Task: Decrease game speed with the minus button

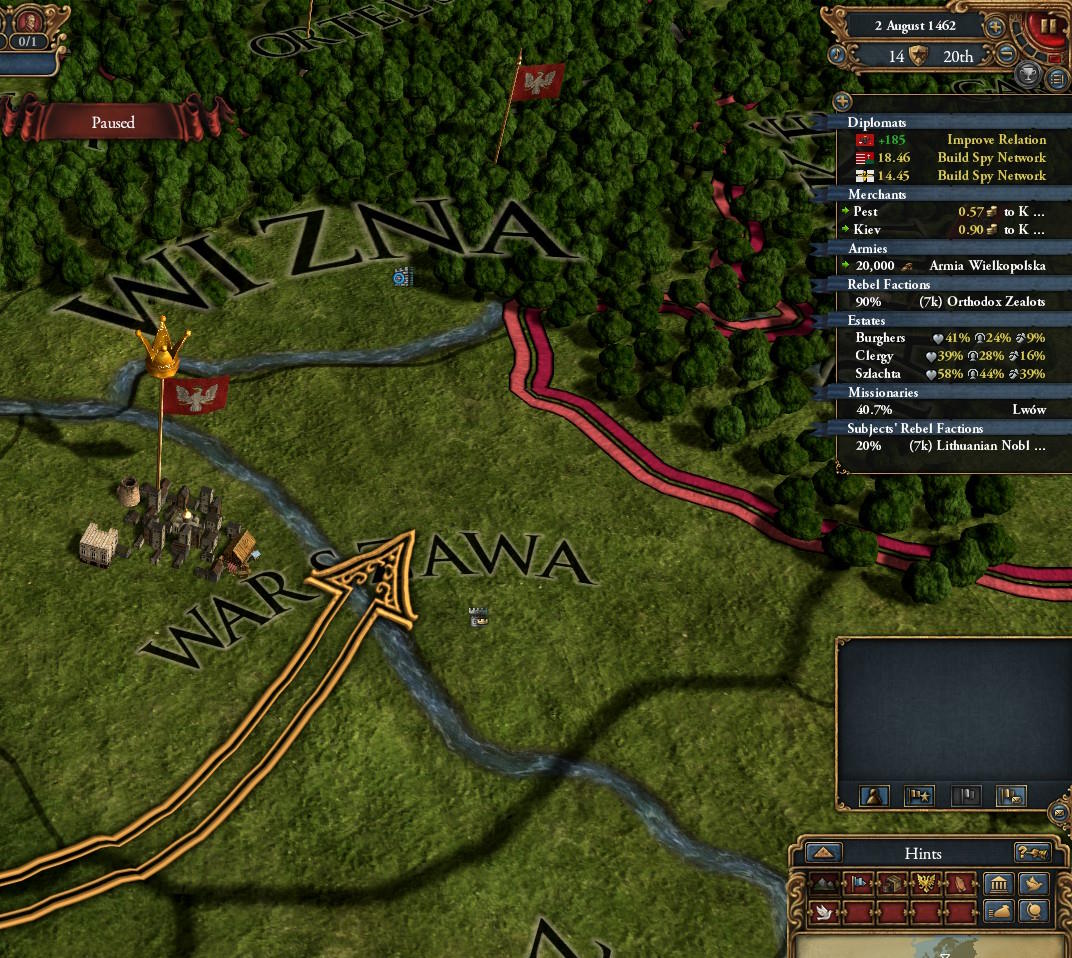Action: pyautogui.click(x=1007, y=55)
